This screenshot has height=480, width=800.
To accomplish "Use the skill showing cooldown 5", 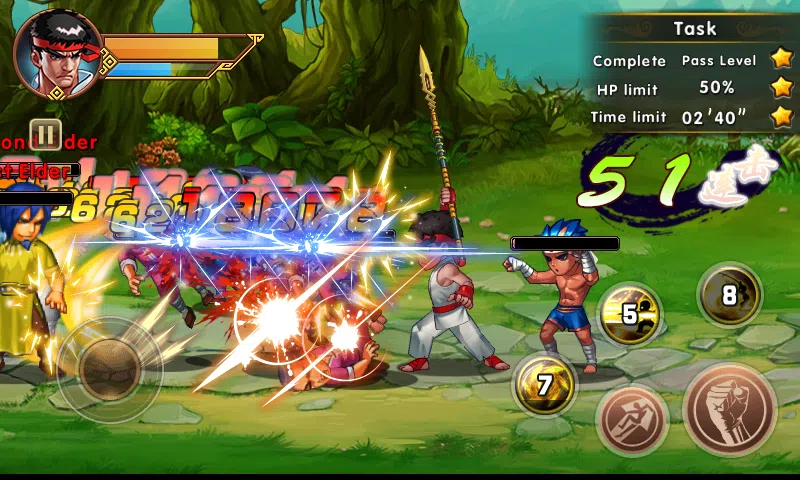I will (x=630, y=314).
